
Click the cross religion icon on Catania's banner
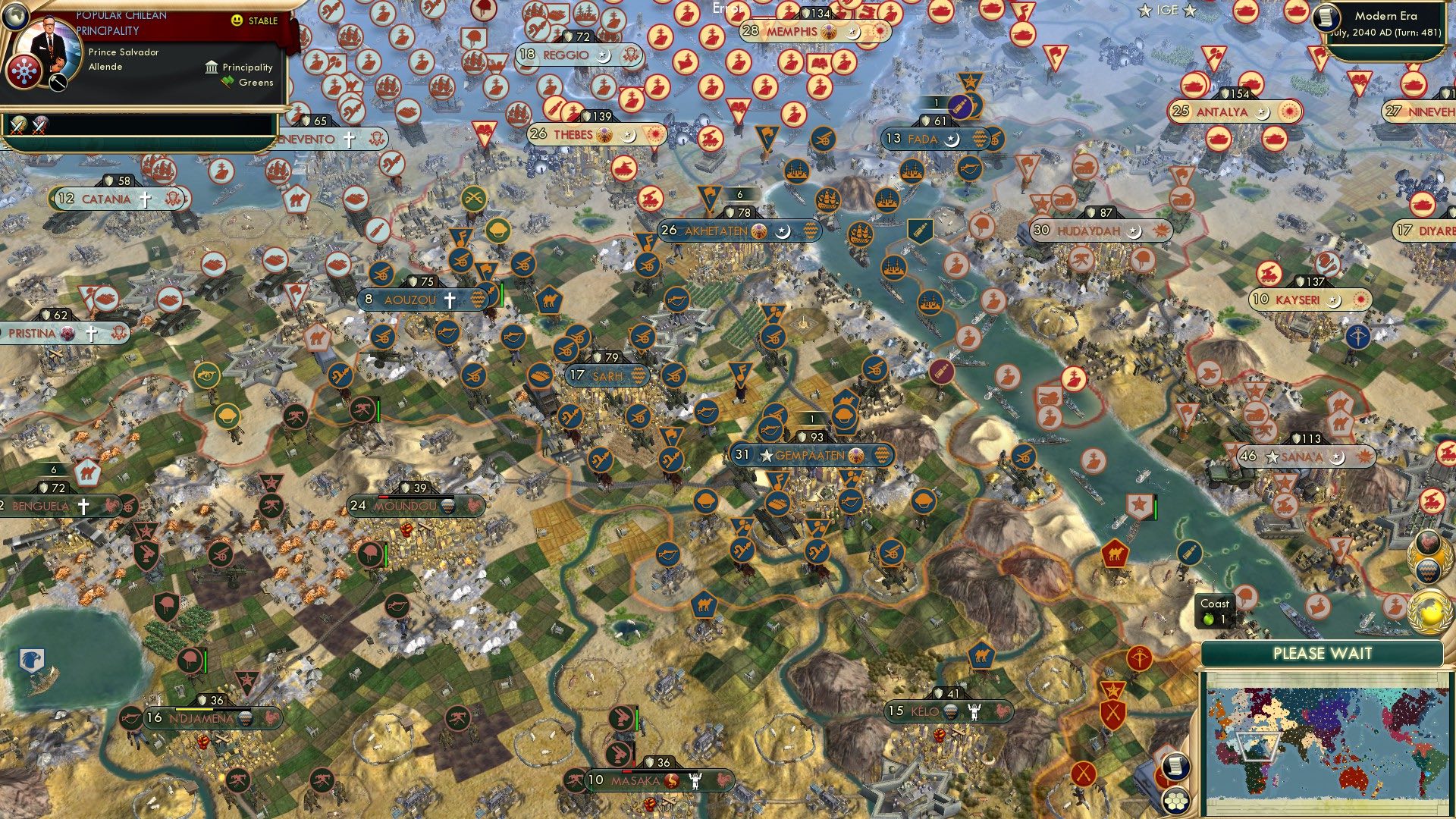146,198
